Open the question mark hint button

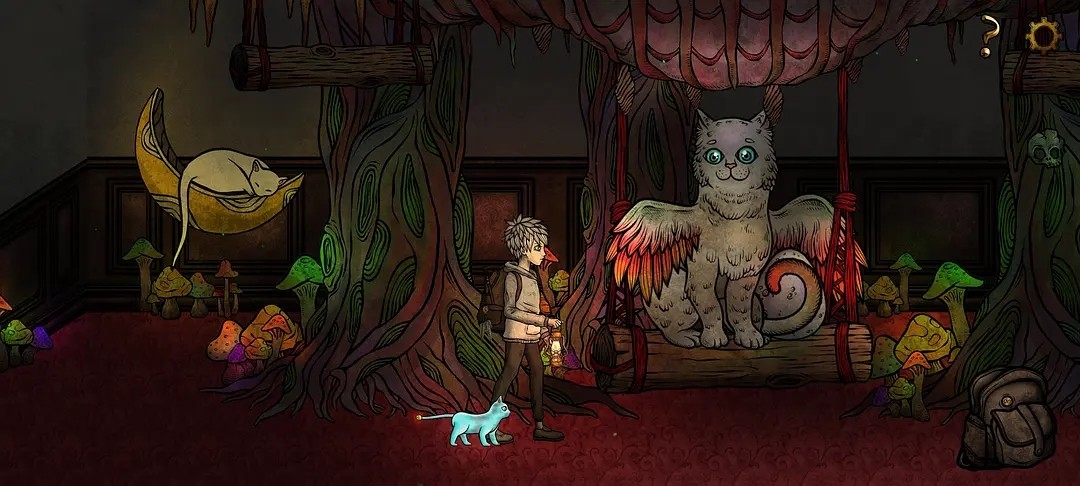tap(989, 36)
